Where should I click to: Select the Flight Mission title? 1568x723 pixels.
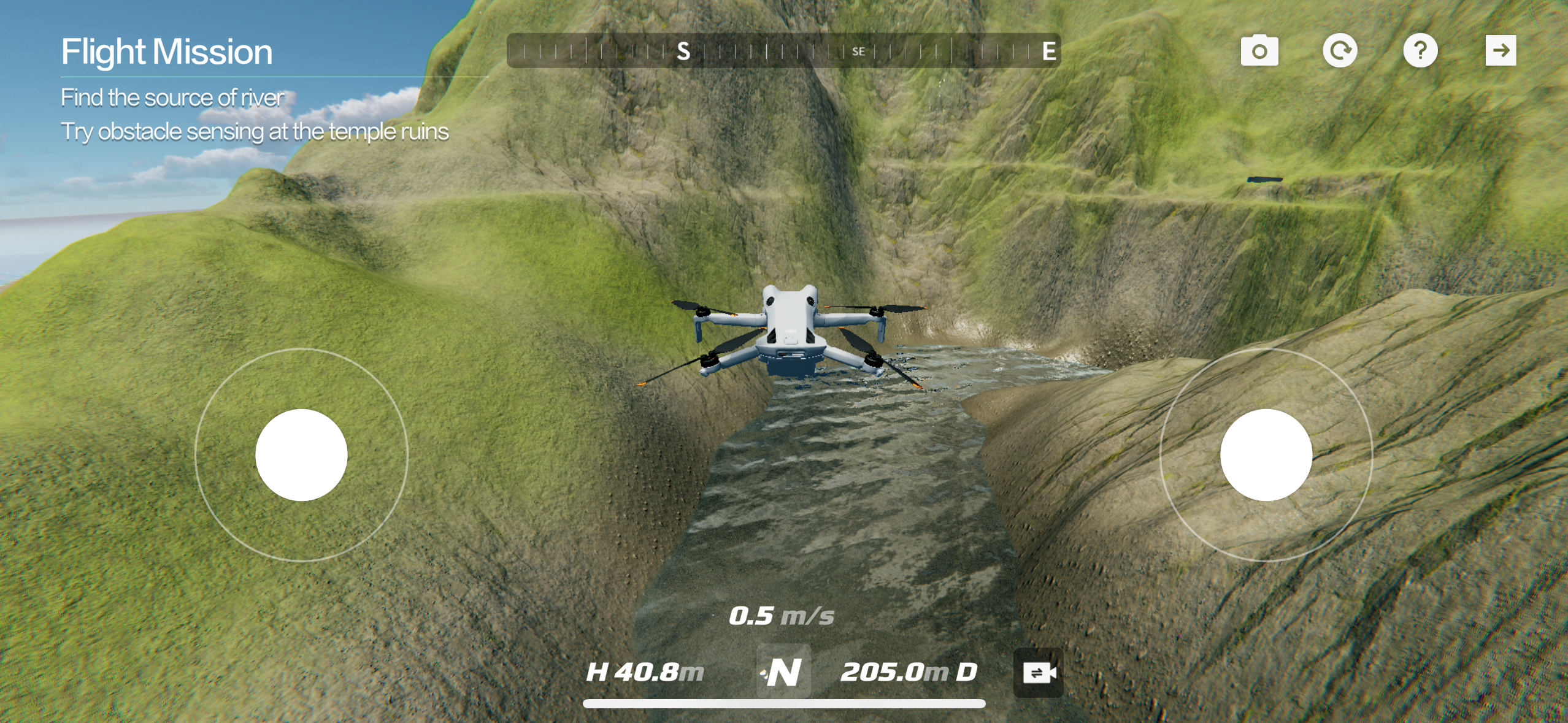pos(167,52)
